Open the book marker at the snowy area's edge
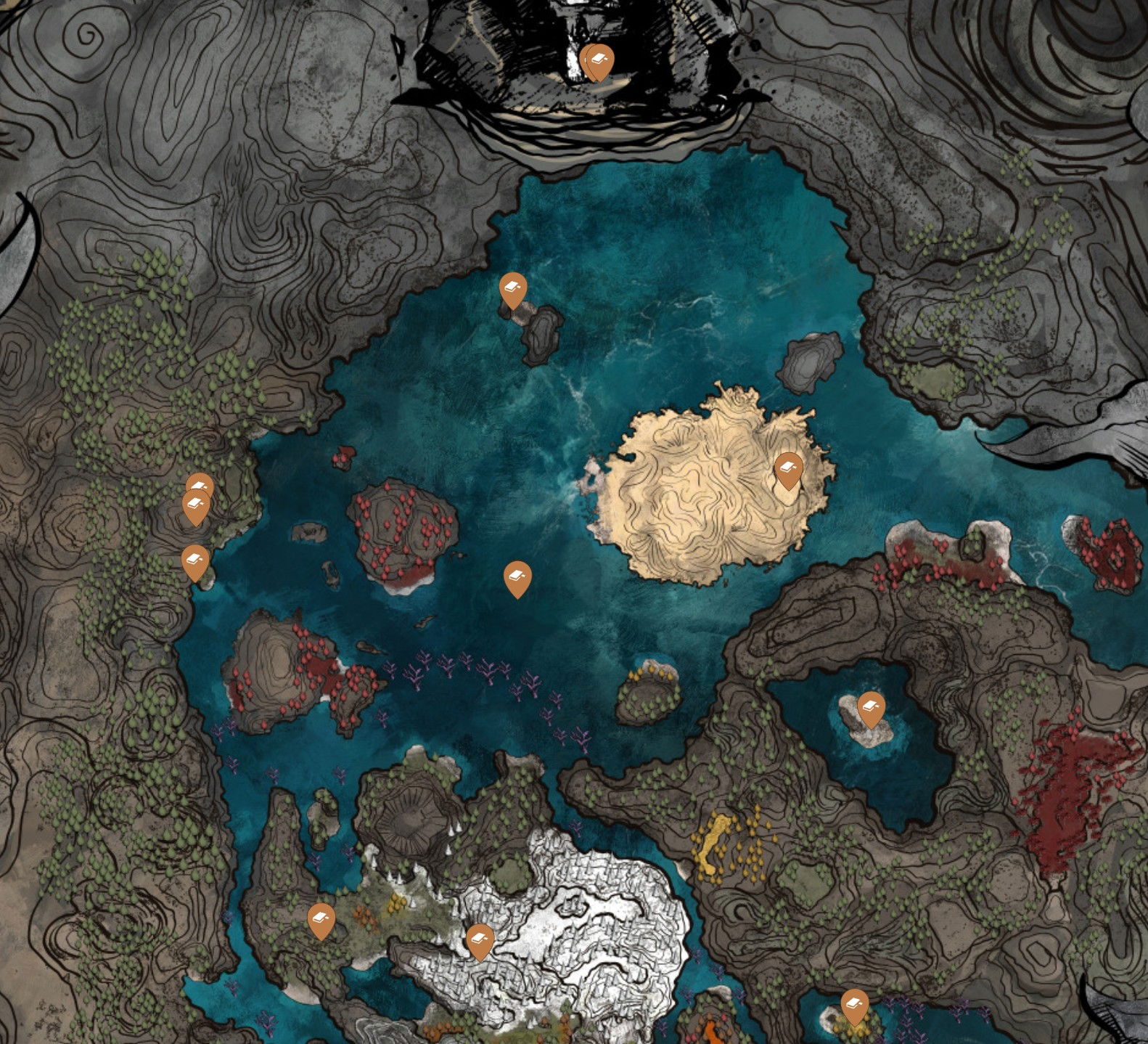Image resolution: width=1148 pixels, height=1044 pixels. pyautogui.click(x=480, y=940)
